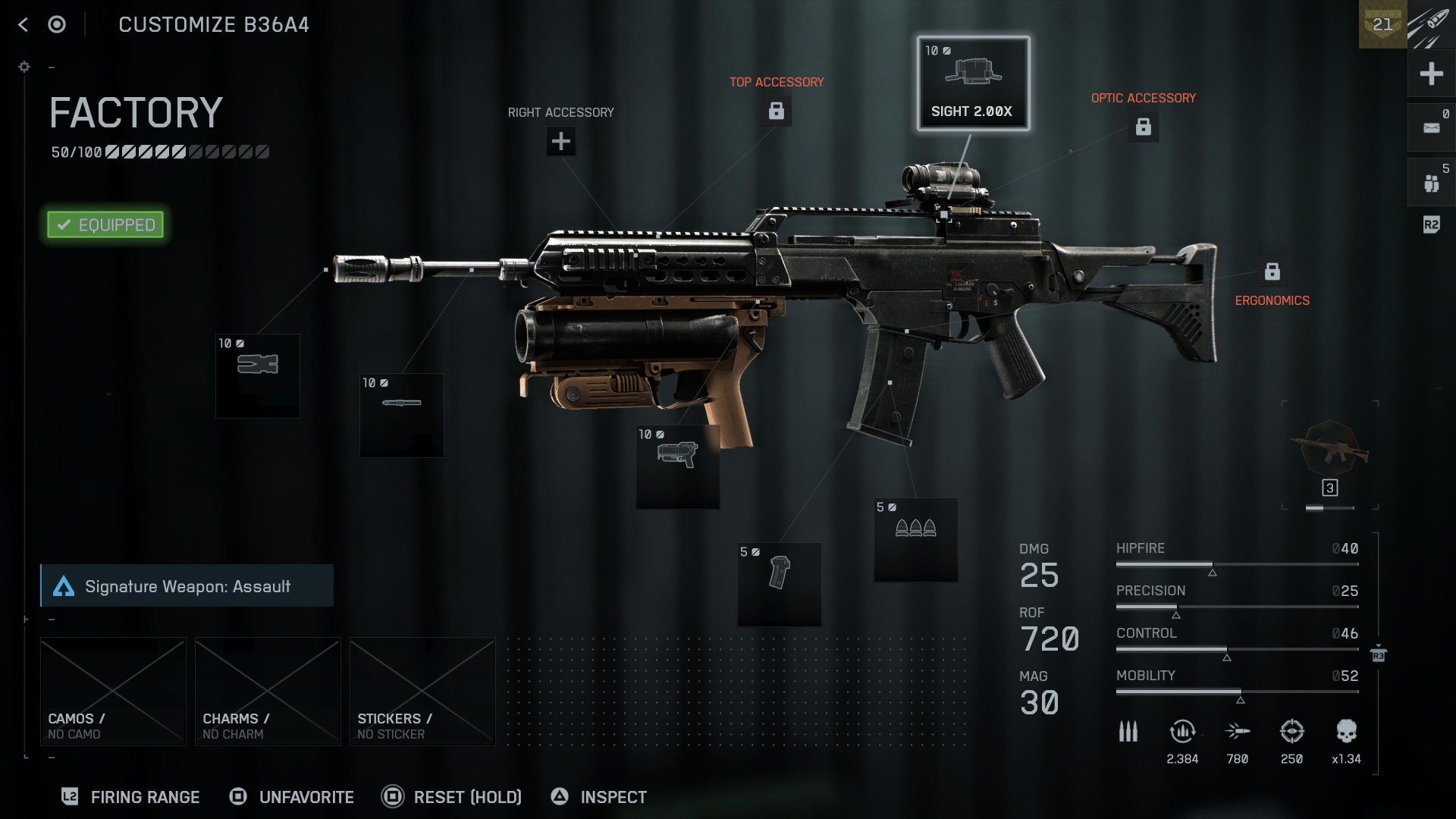1456x819 pixels.
Task: Open the muzzle attachment slot
Action: [x=258, y=375]
